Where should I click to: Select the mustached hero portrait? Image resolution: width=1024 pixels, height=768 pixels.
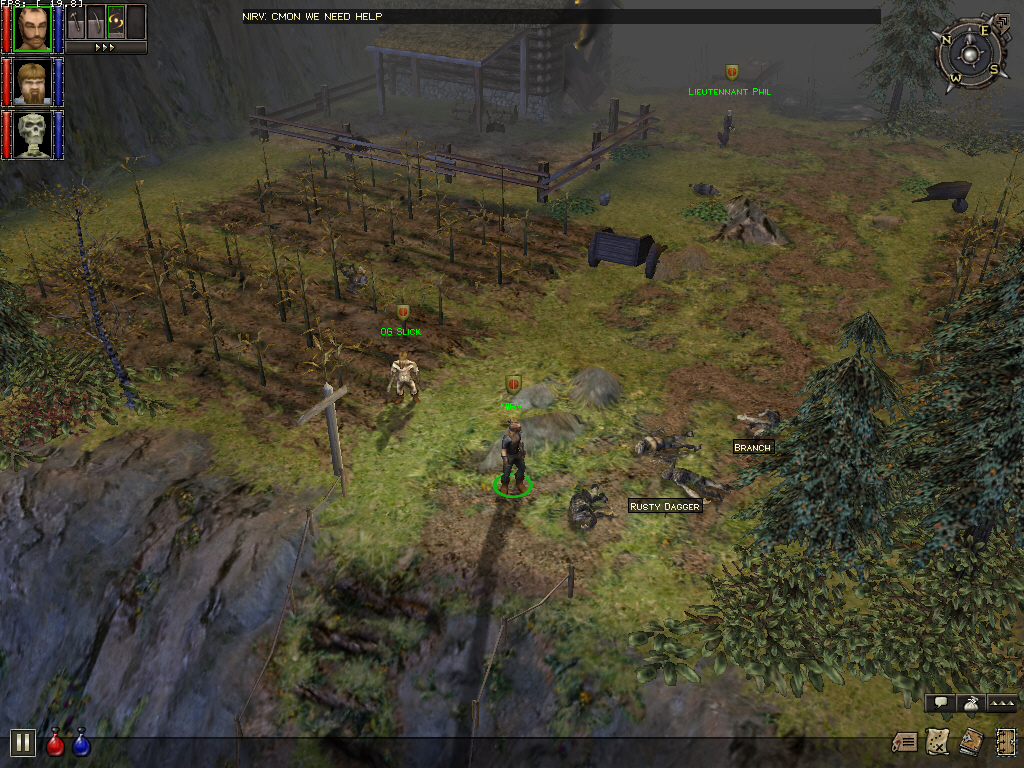tap(33, 28)
